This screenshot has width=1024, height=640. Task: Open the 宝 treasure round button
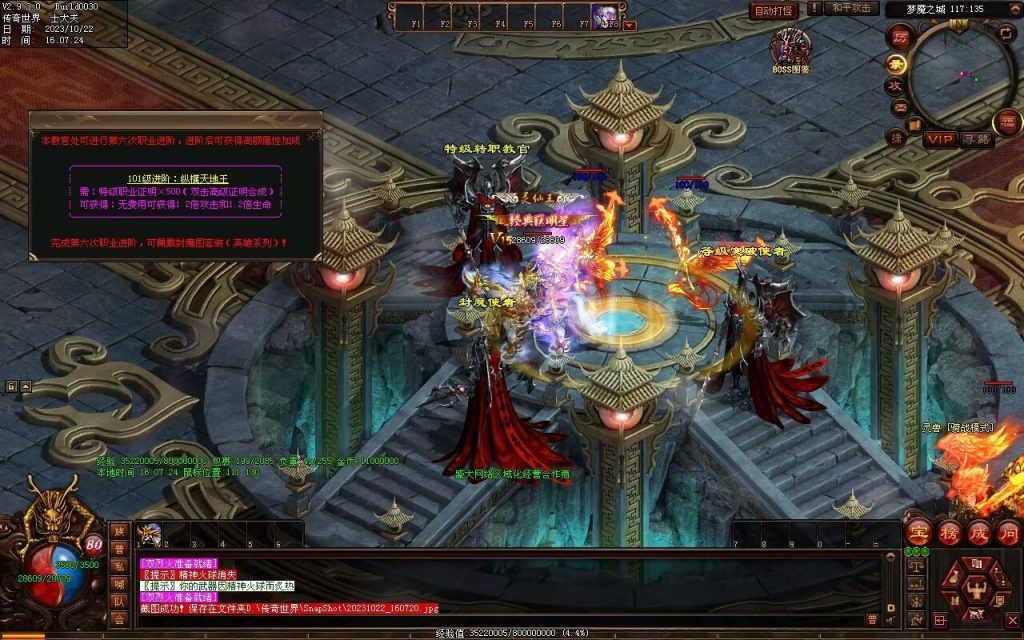coord(918,532)
